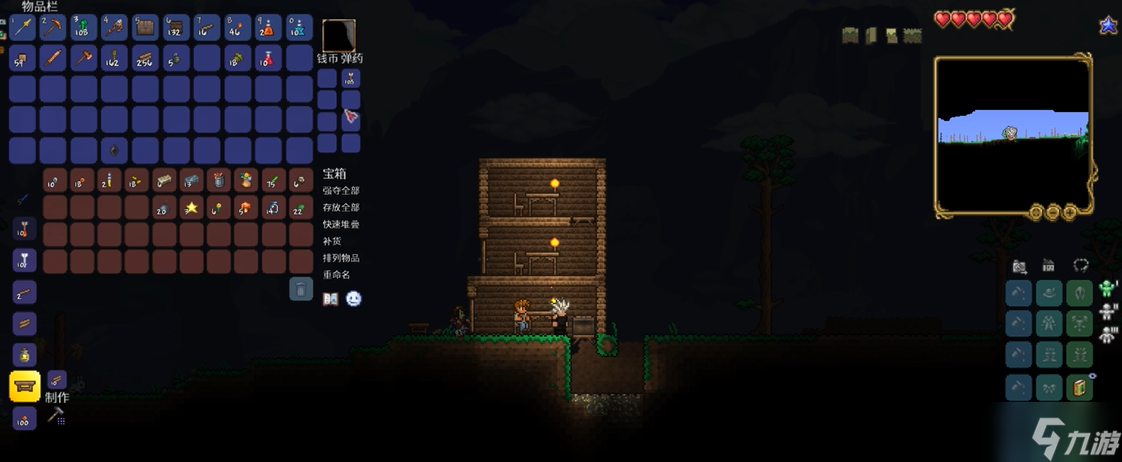1122x462 pixels.
Task: Choose 存放全部 (Deposit All) for the chest
Action: [x=341, y=207]
